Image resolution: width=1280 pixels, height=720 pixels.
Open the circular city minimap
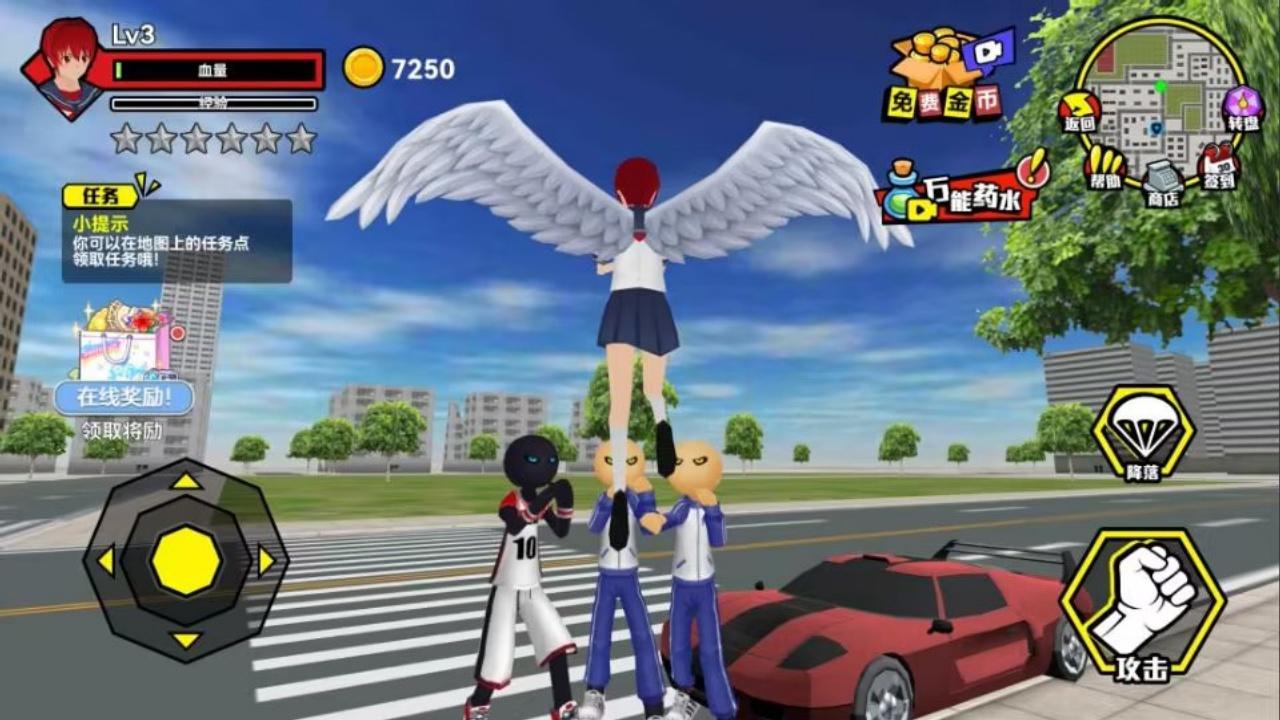tap(1160, 95)
